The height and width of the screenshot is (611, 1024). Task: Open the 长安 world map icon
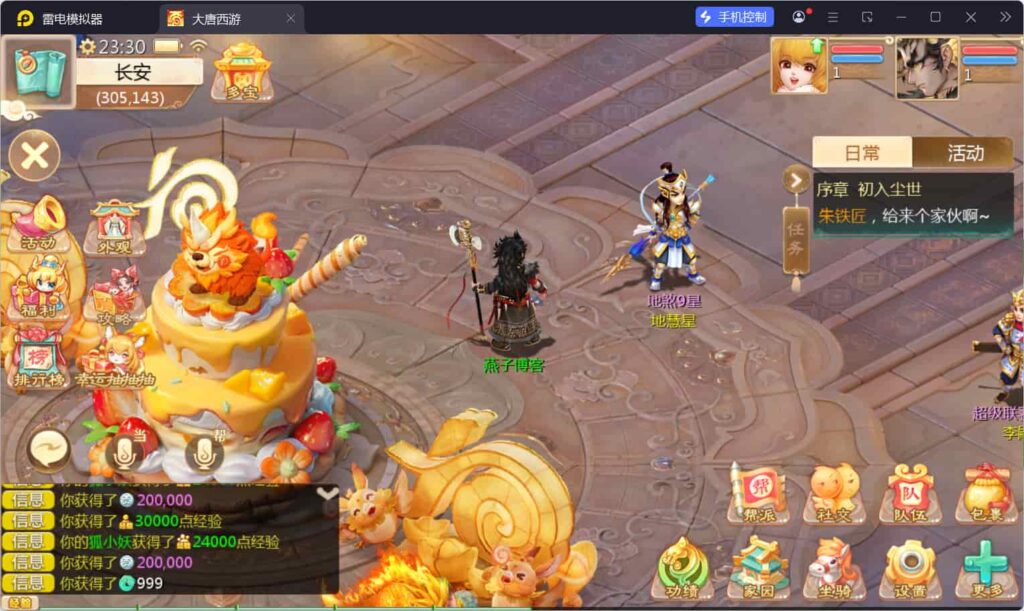(39, 70)
